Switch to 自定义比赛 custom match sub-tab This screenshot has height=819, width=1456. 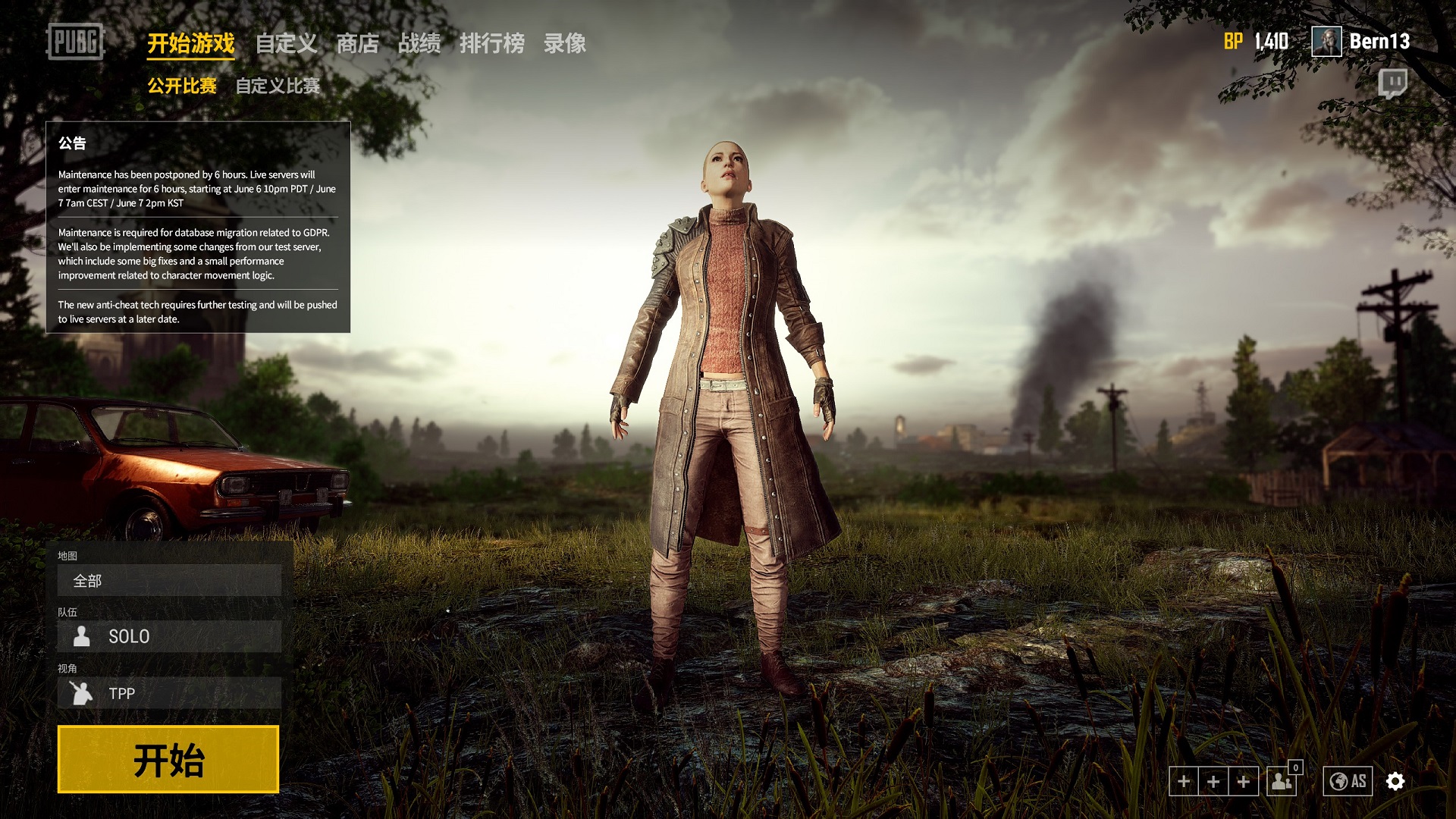[x=278, y=86]
